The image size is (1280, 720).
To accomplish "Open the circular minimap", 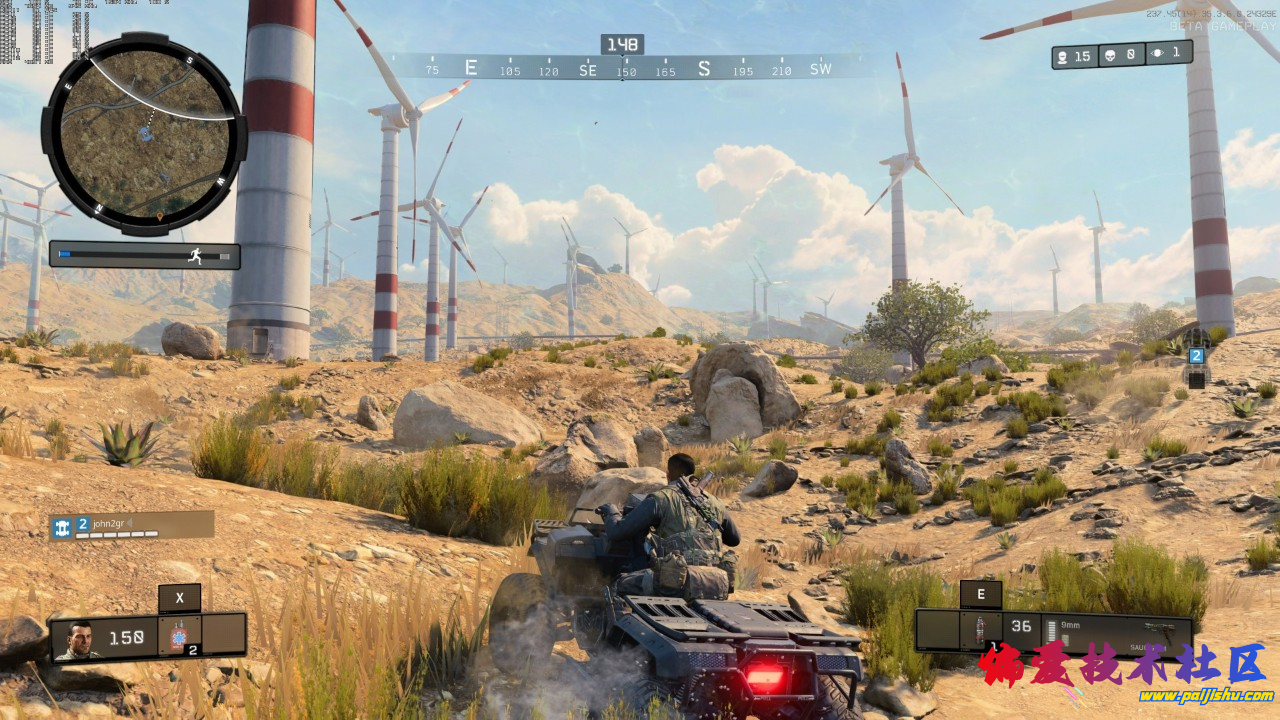I will coord(144,134).
